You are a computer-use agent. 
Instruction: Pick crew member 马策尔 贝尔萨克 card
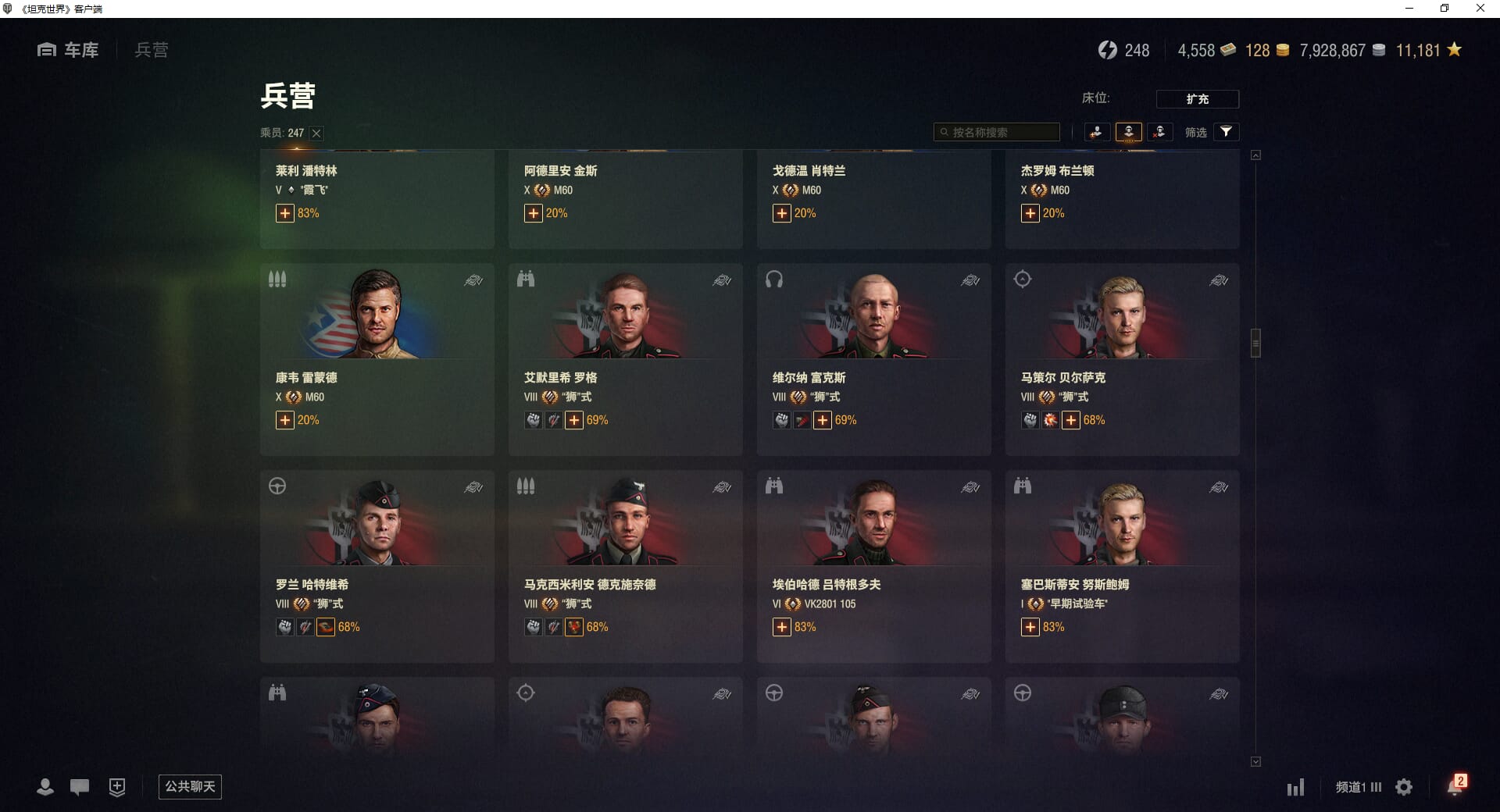coord(1122,359)
